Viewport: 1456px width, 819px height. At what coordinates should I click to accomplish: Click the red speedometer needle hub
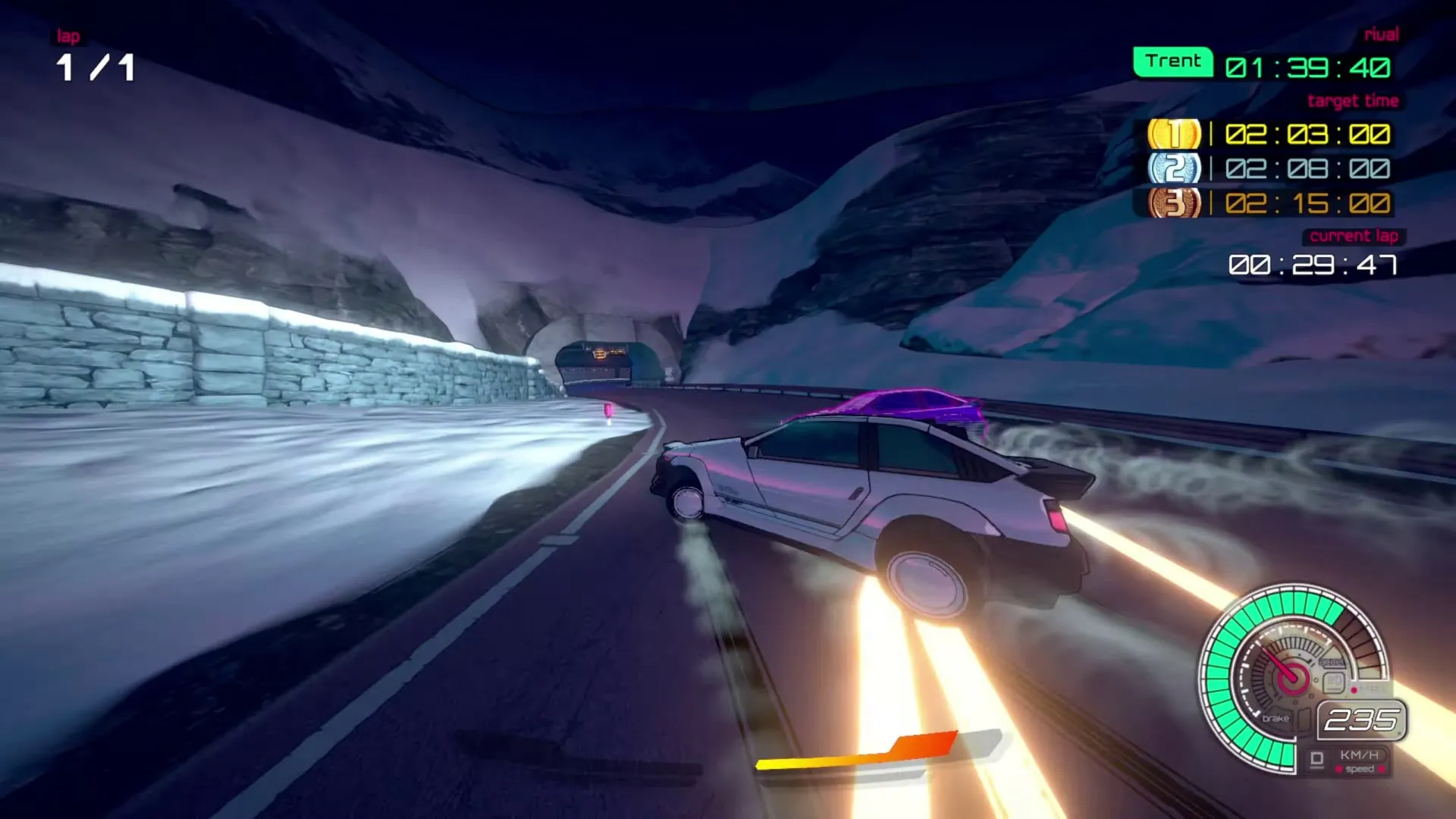pyautogui.click(x=1294, y=678)
